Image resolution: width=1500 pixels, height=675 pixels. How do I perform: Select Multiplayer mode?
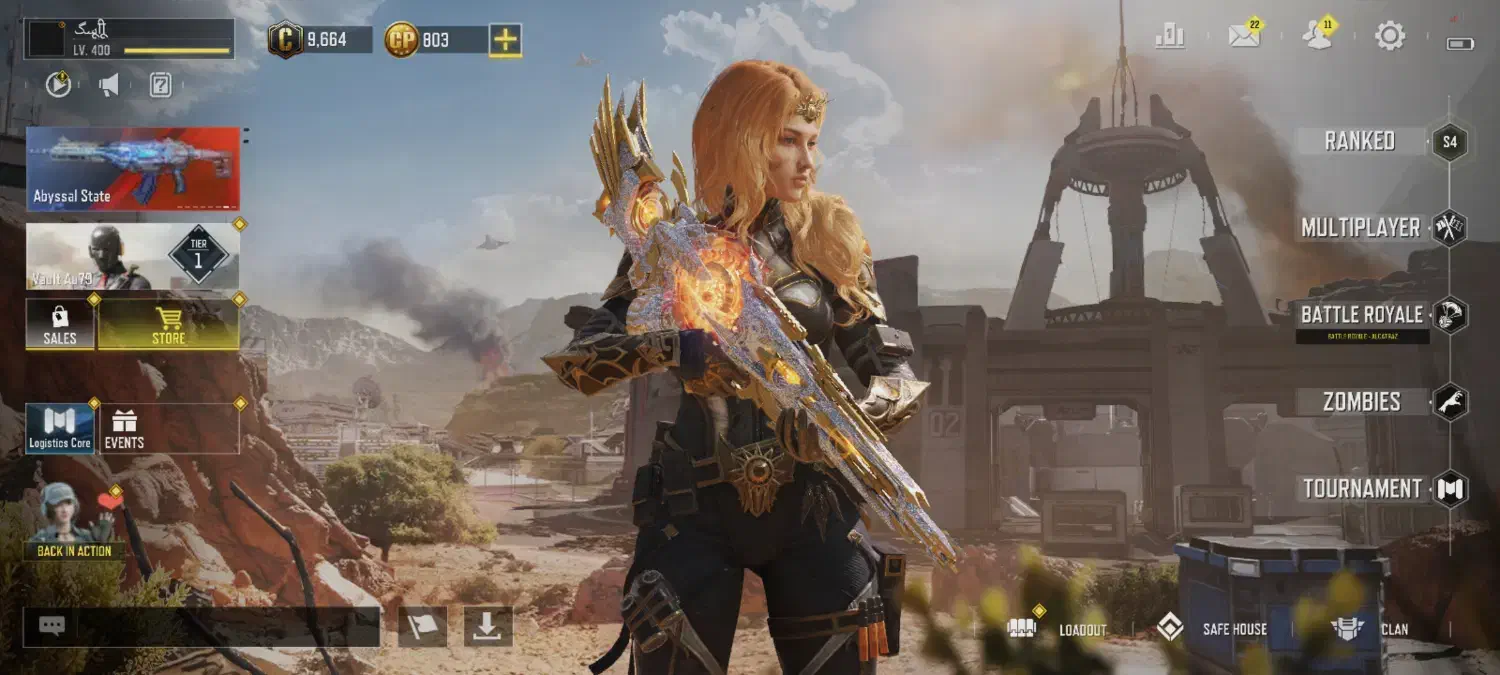click(1361, 228)
